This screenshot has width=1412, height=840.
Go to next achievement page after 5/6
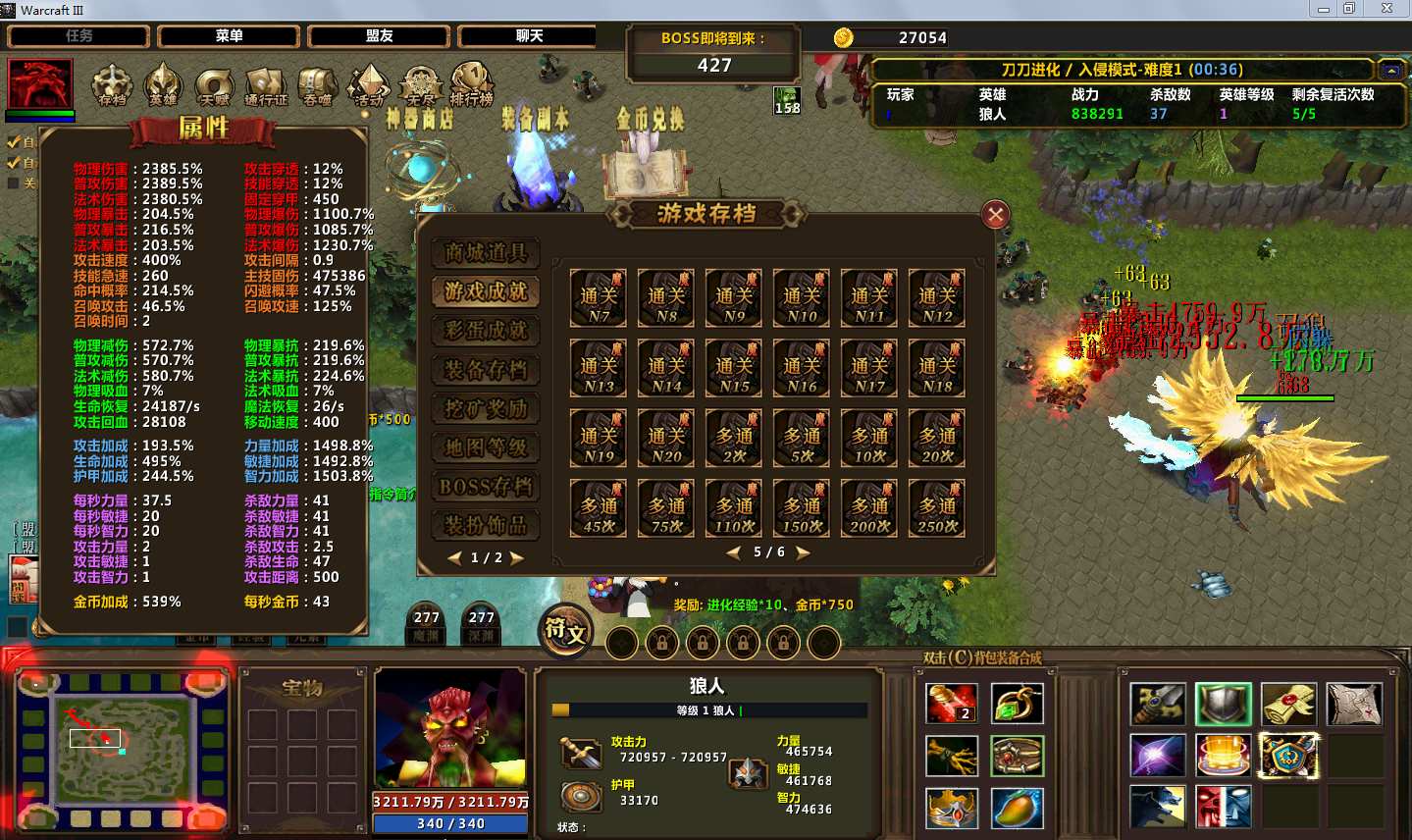[x=803, y=552]
